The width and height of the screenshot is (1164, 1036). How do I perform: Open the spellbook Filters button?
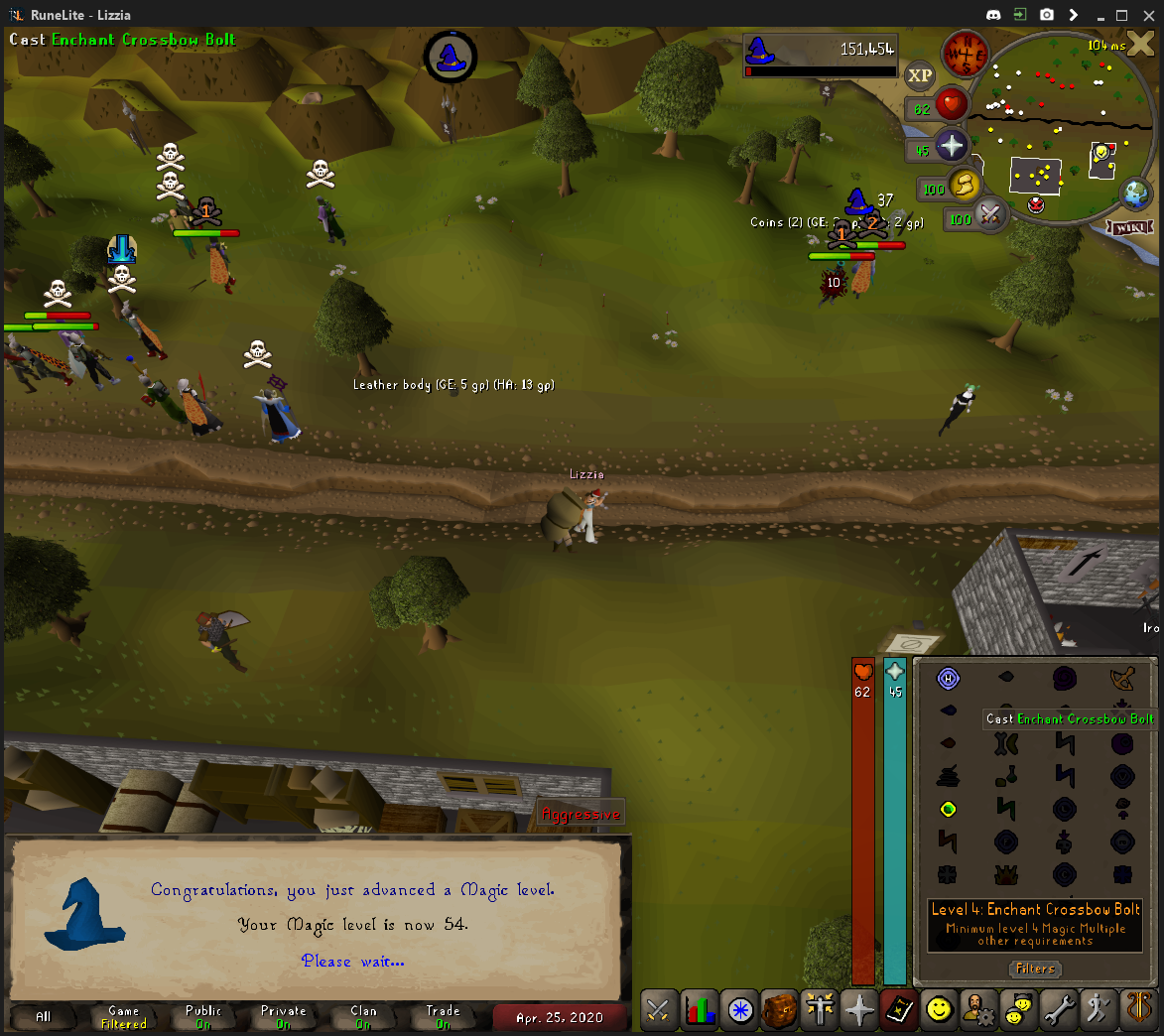click(x=1035, y=969)
